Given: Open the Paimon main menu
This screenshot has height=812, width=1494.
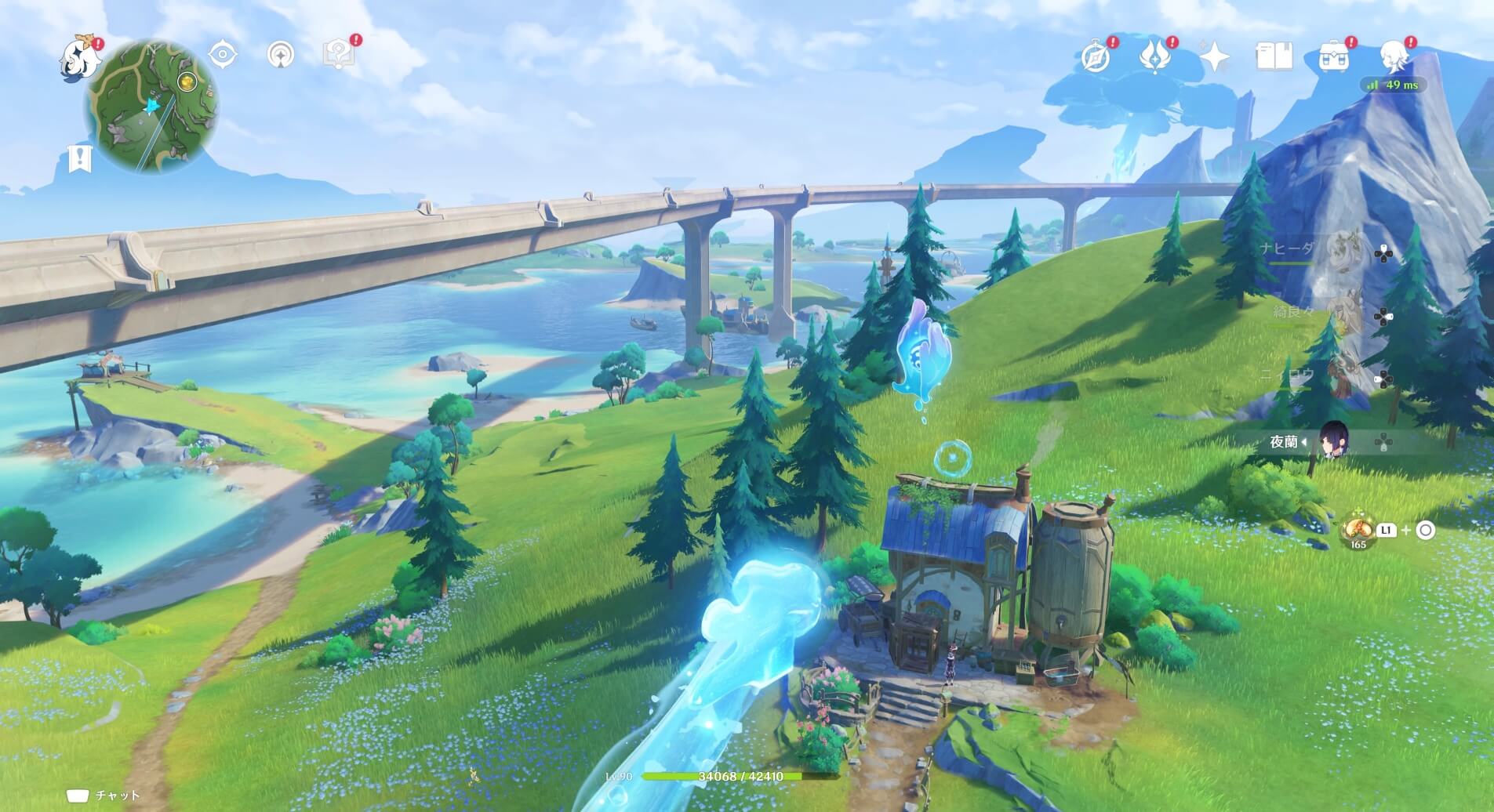Looking at the screenshot, I should pyautogui.click(x=79, y=57).
